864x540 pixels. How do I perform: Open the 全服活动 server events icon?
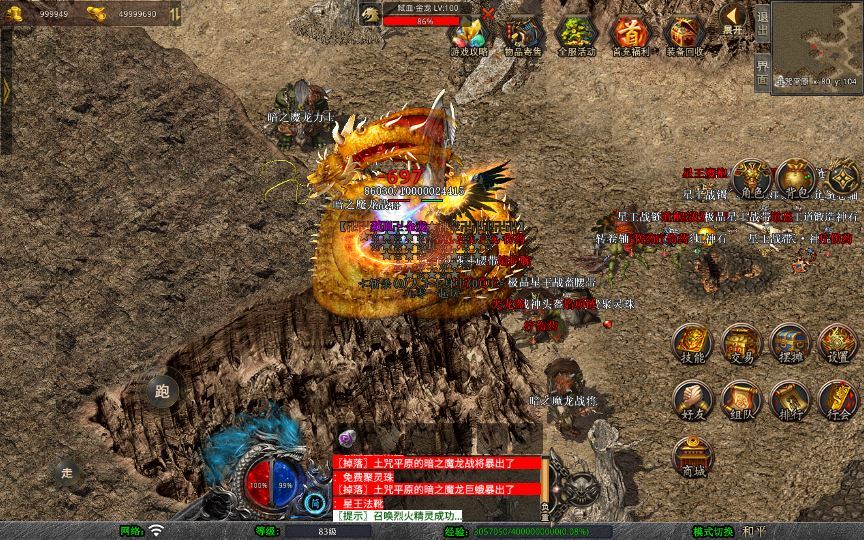576,36
